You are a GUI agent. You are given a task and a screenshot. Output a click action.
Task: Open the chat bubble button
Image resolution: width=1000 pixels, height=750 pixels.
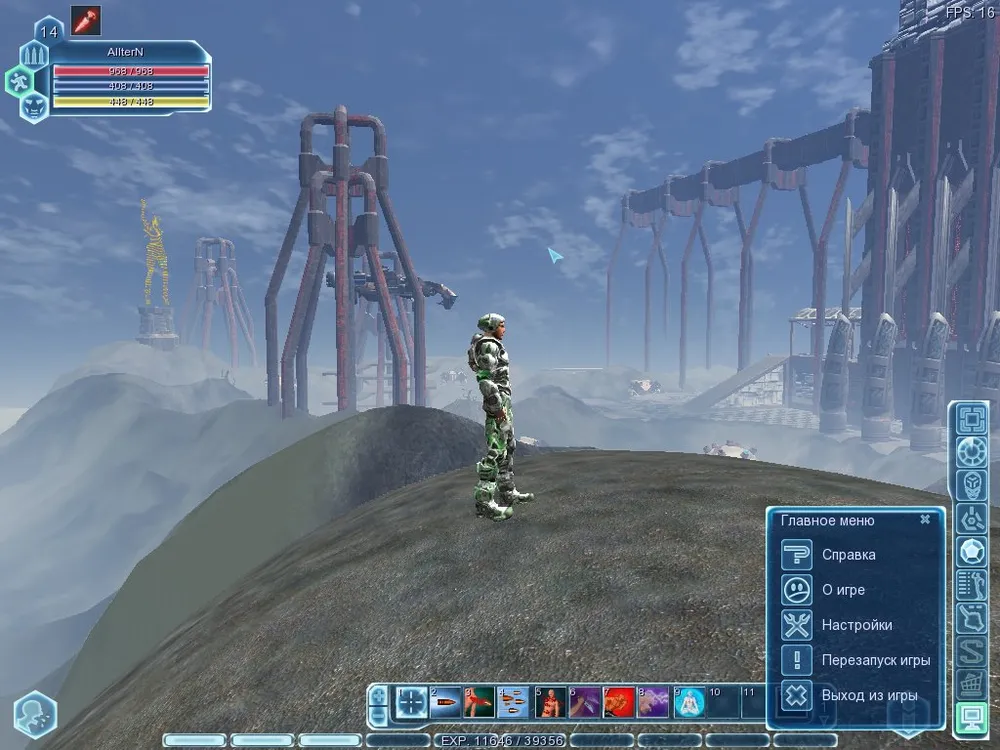pyautogui.click(x=34, y=714)
